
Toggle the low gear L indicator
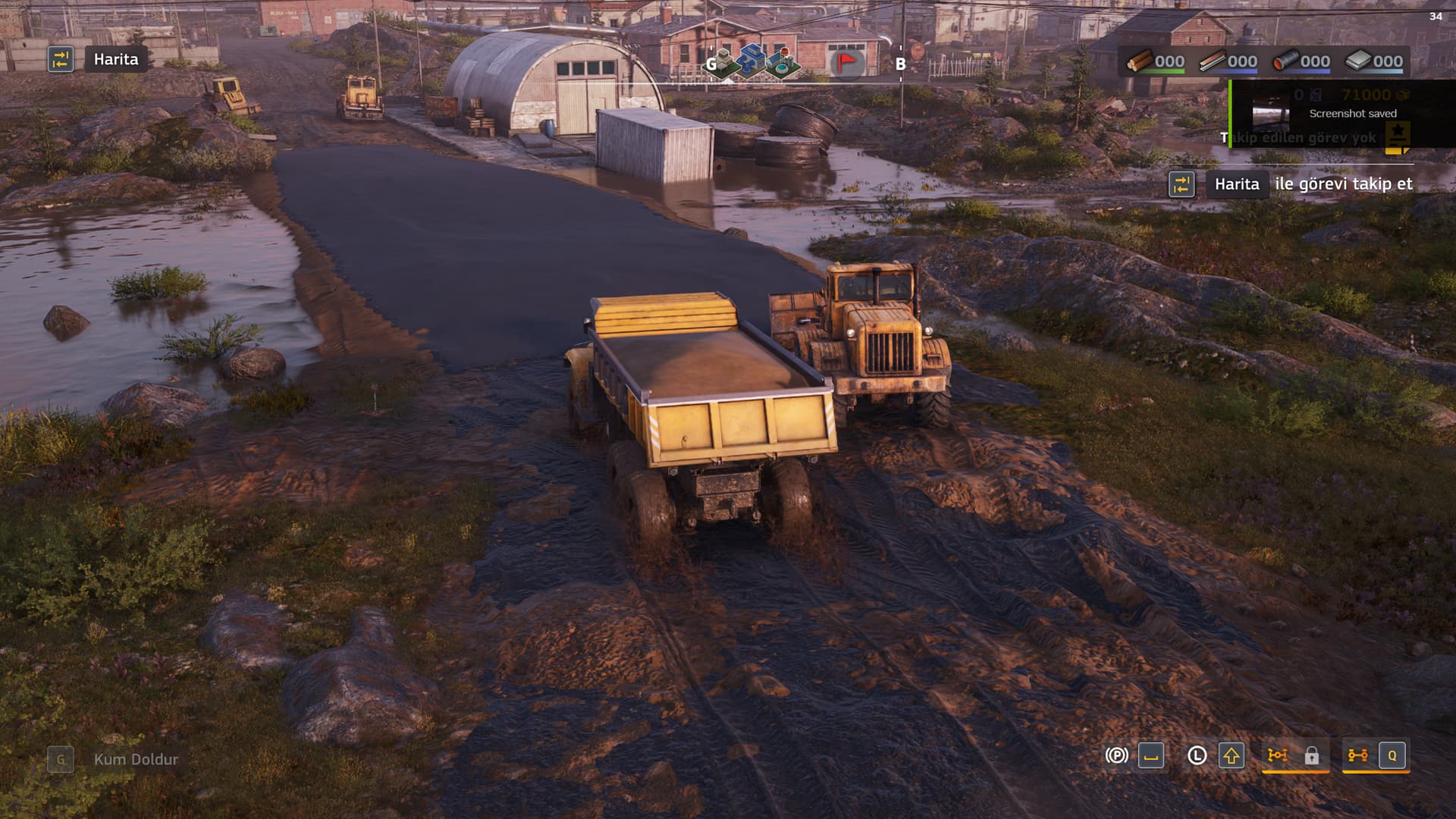pyautogui.click(x=1197, y=755)
